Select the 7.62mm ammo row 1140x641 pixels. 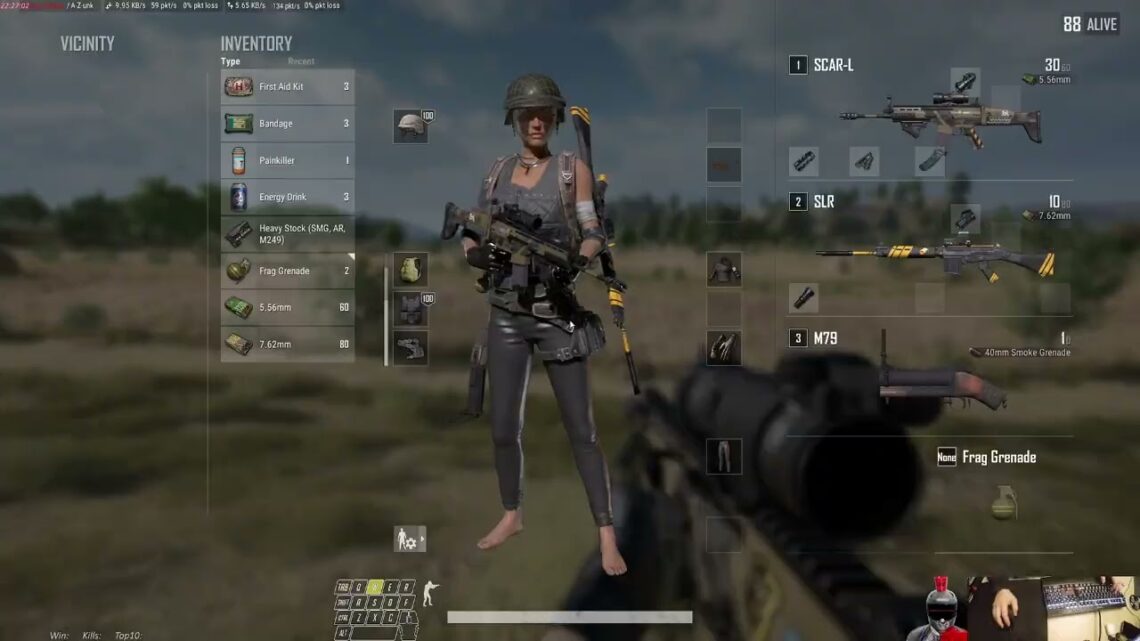click(287, 344)
